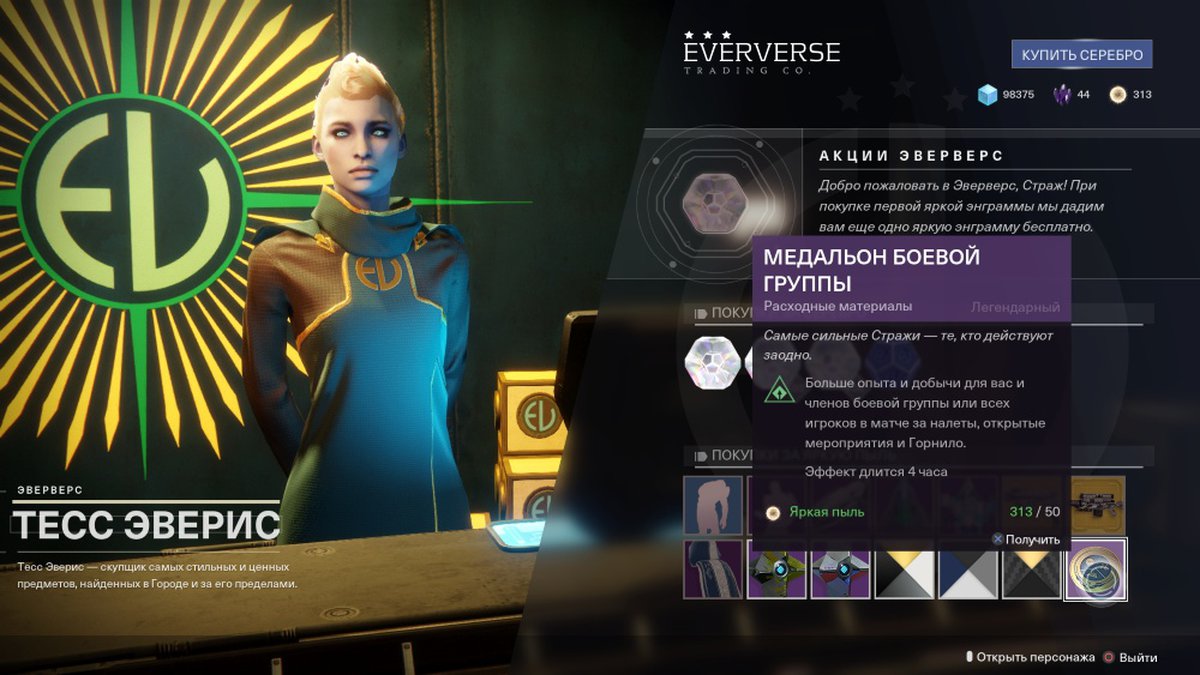1200x675 pixels.
Task: Choose the Медальон боевой группы item
Action: 1096,568
